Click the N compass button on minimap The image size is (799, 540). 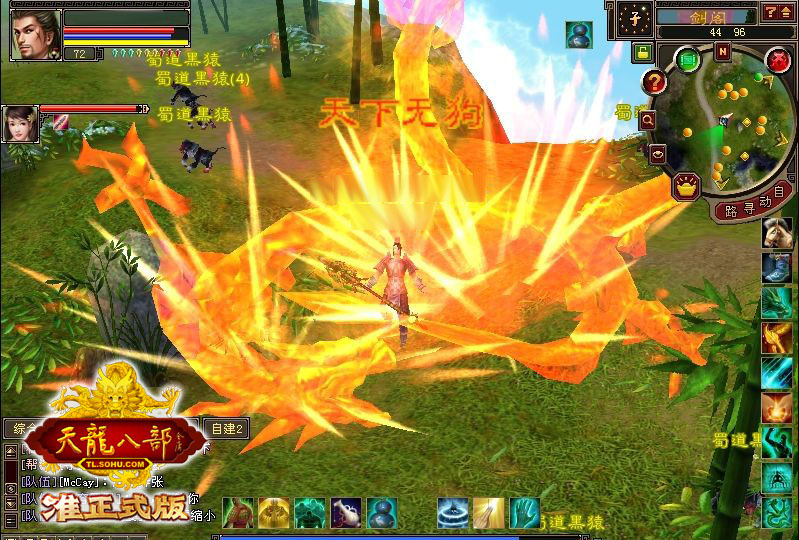(x=722, y=51)
